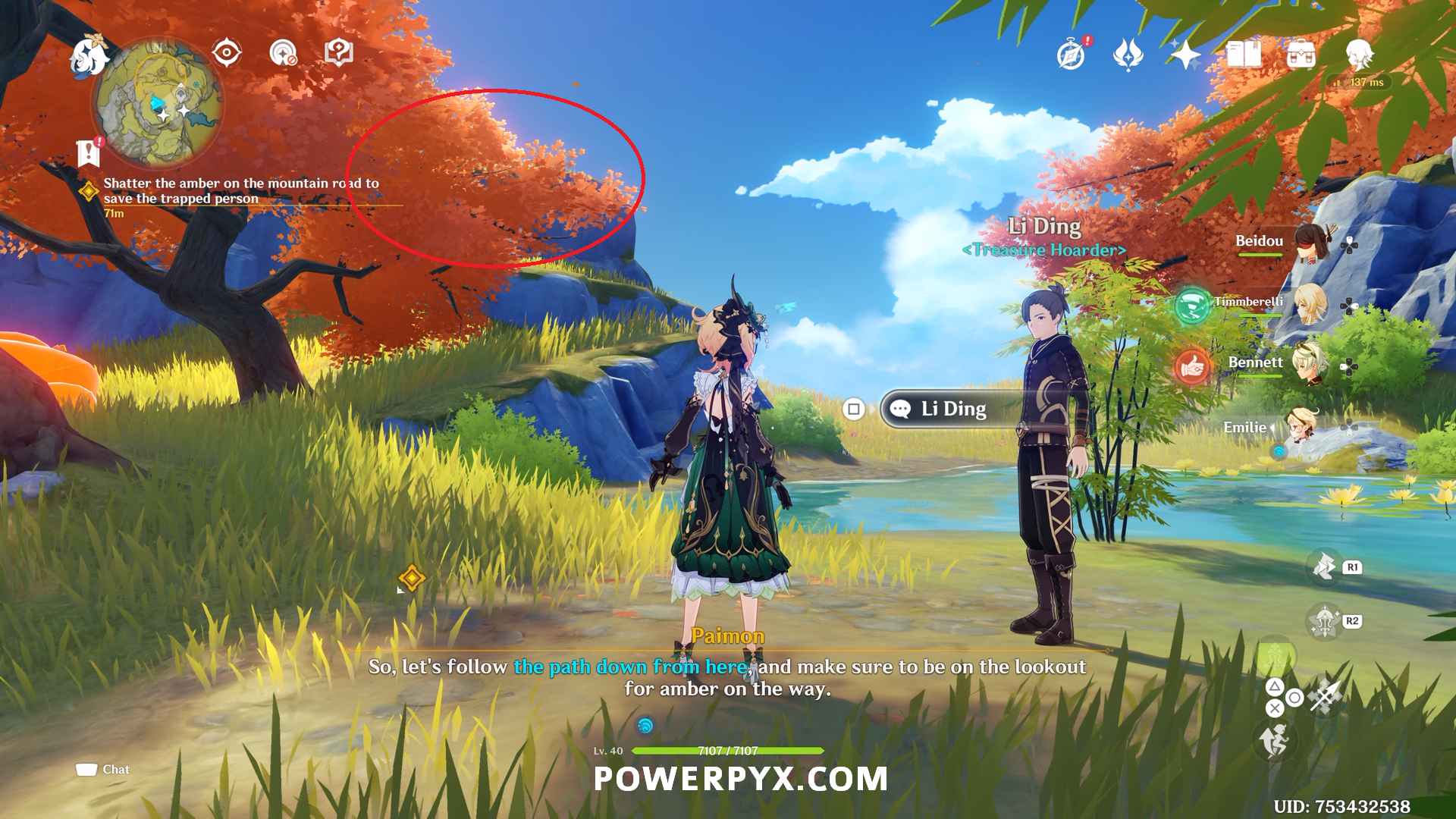The width and height of the screenshot is (1456, 819).
Task: Open the question-mark tutorial icon
Action: pos(338,53)
